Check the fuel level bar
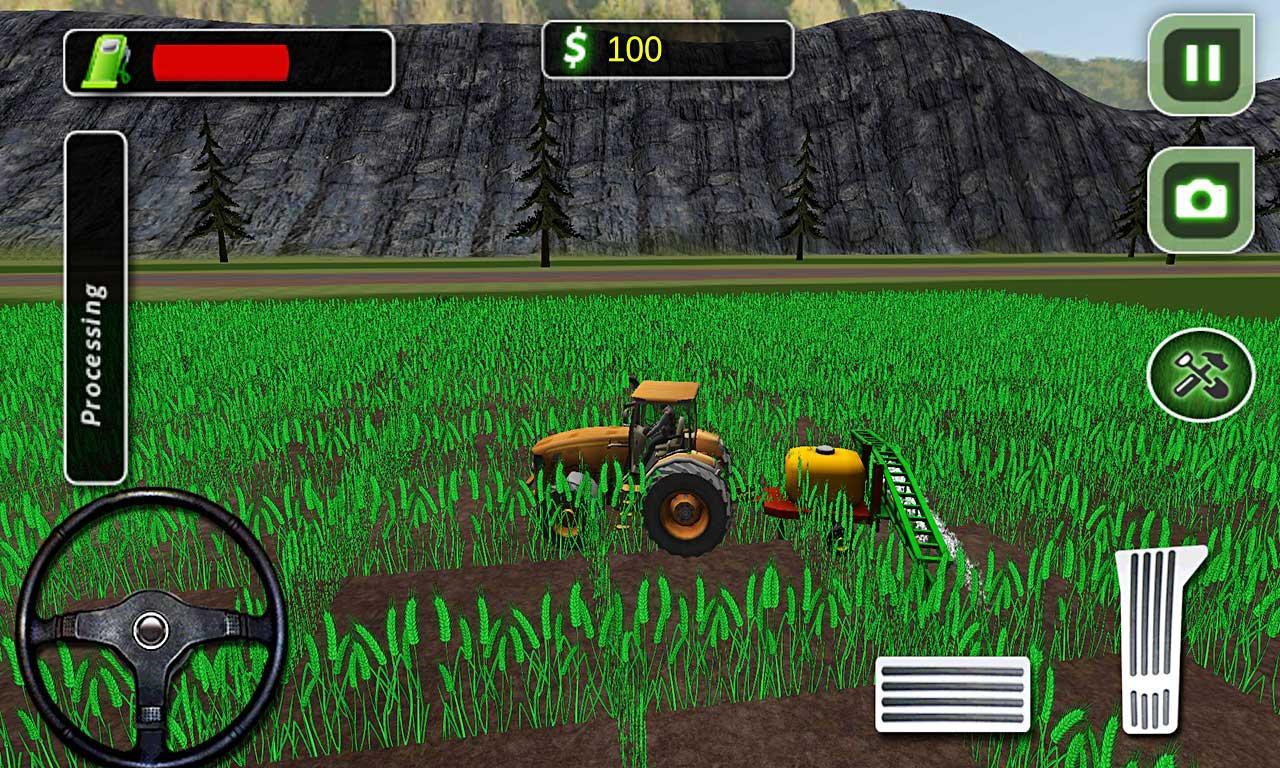The height and width of the screenshot is (768, 1280). click(220, 62)
